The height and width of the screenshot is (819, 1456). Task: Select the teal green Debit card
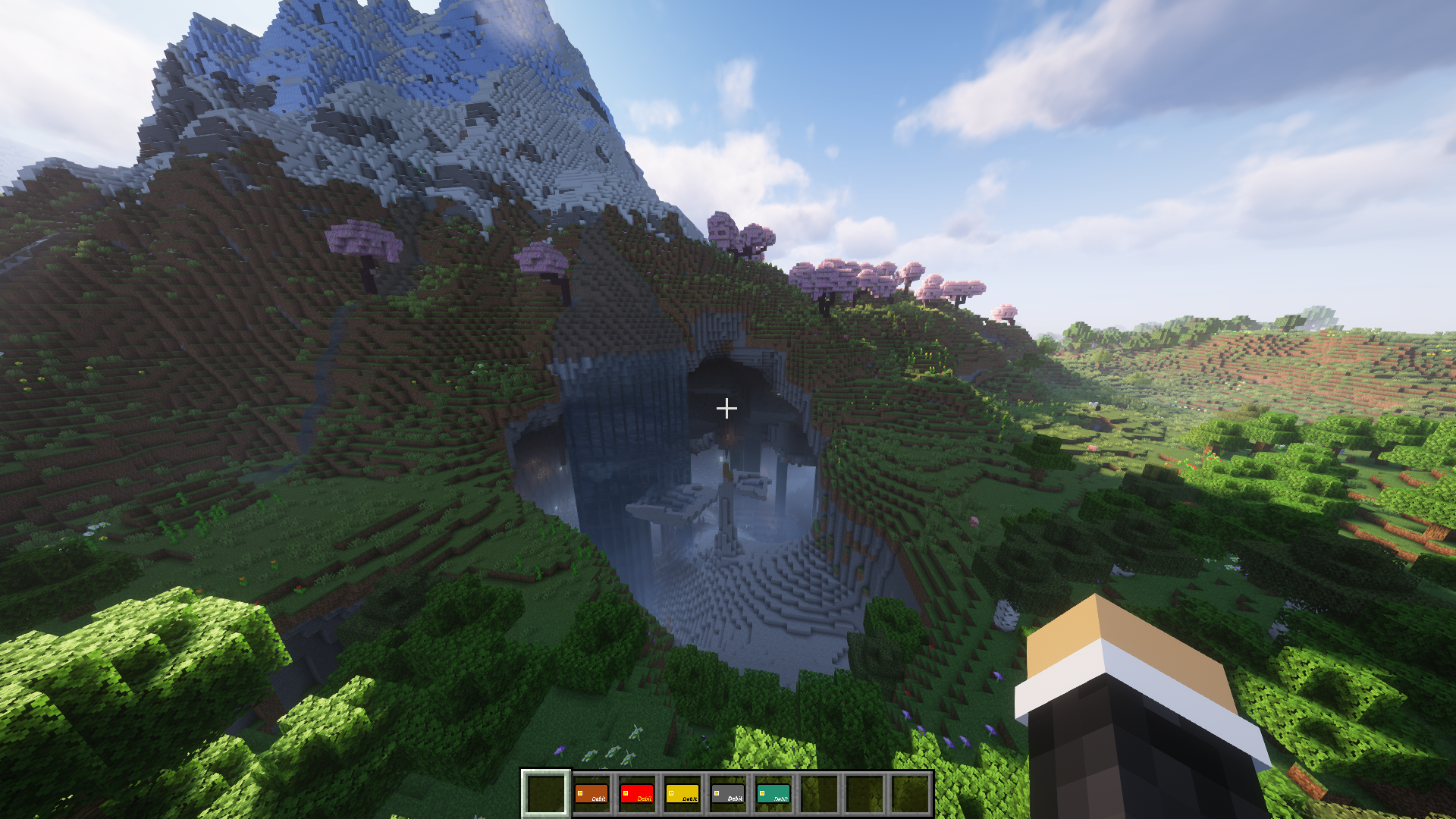pyautogui.click(x=773, y=793)
